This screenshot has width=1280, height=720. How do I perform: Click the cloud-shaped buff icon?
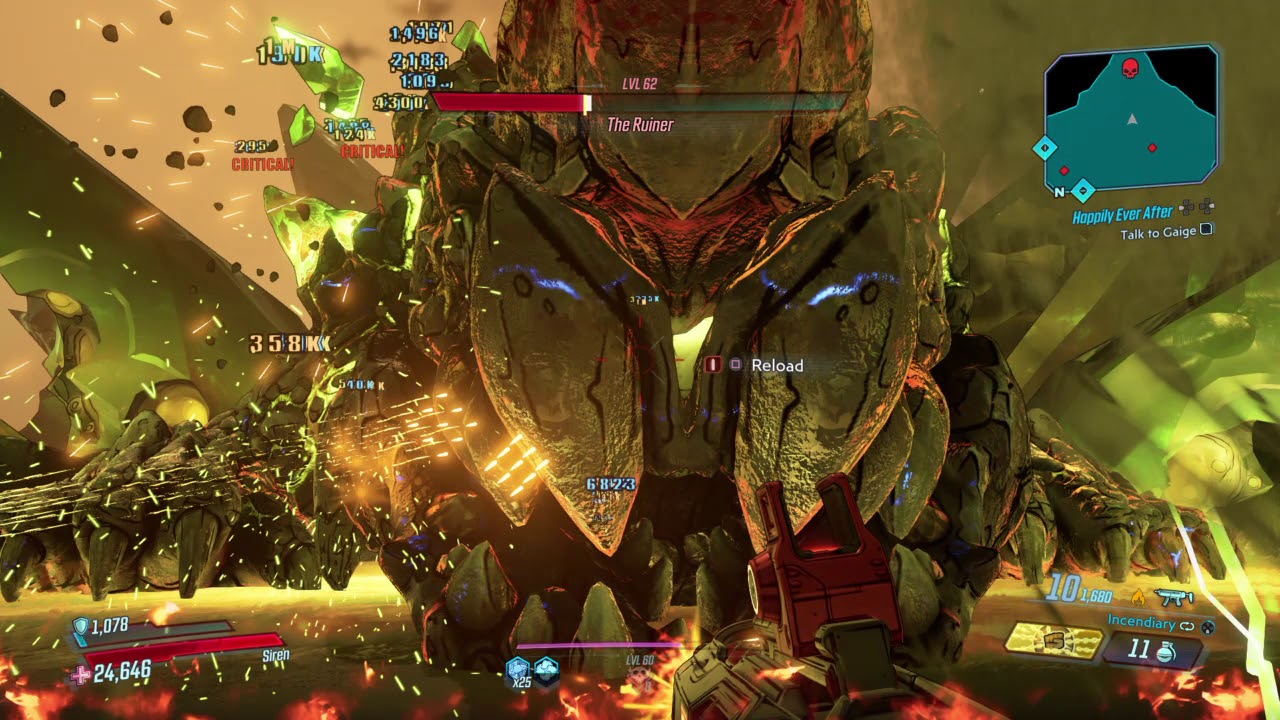[x=546, y=669]
